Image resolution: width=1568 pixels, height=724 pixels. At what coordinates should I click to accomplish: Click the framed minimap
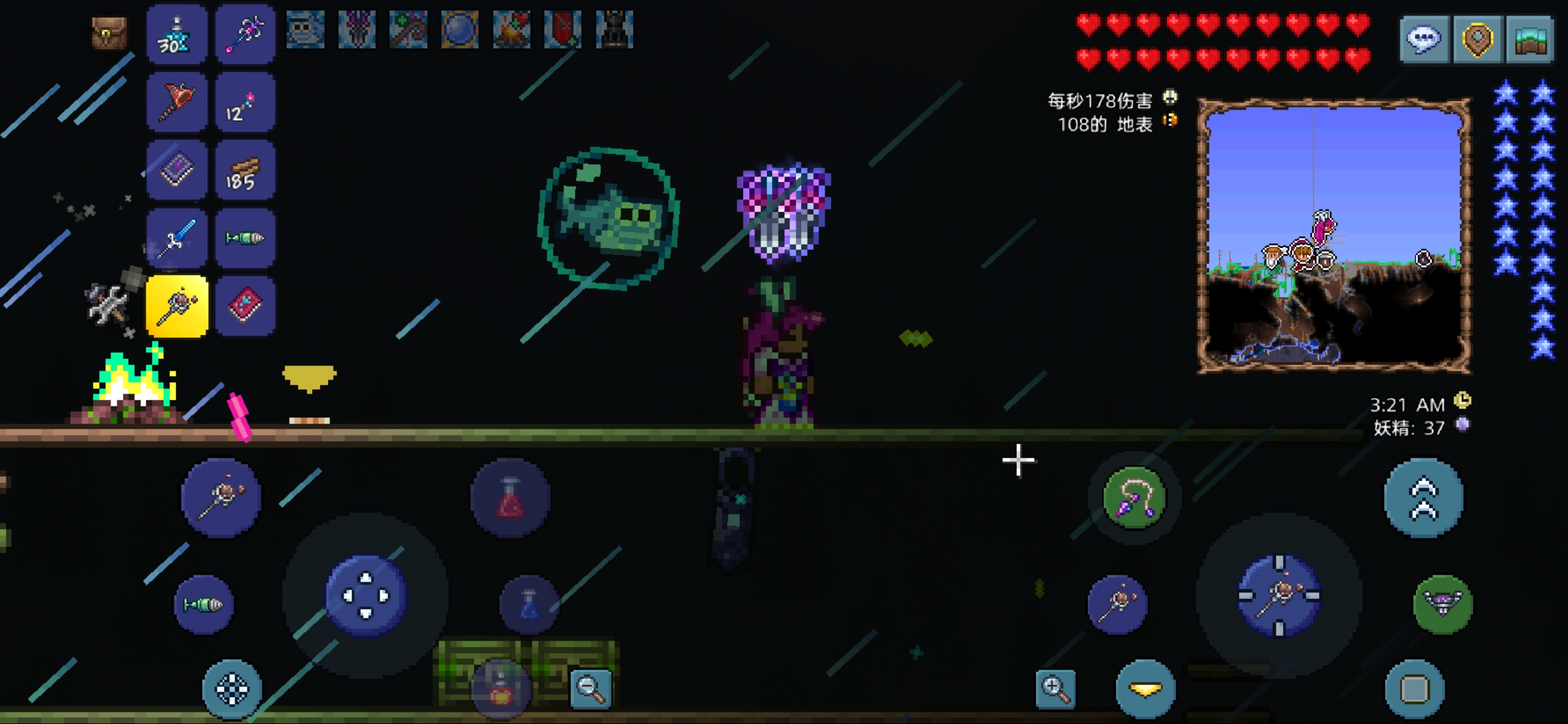pos(1334,235)
